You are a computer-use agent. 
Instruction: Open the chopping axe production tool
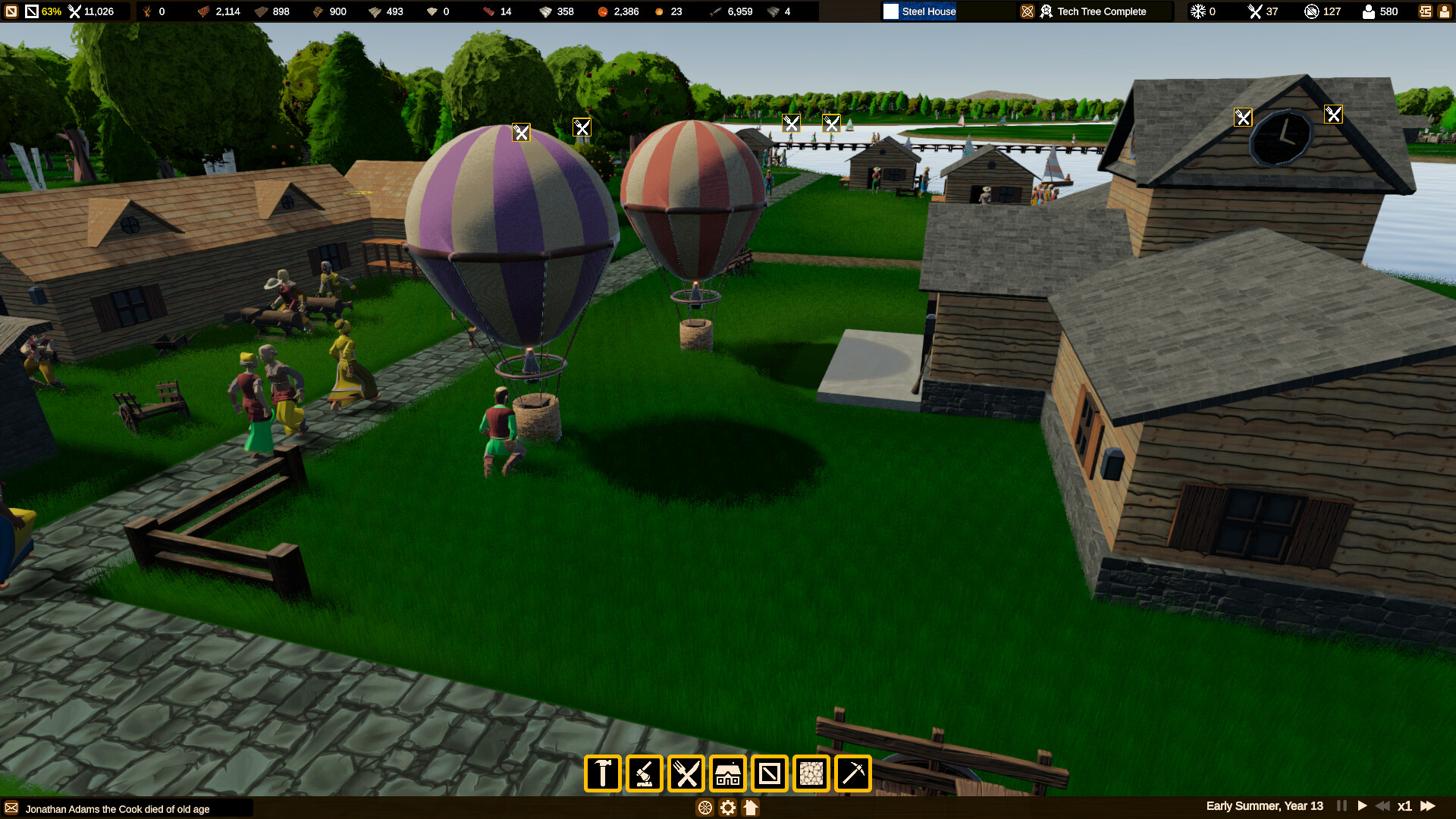[645, 773]
